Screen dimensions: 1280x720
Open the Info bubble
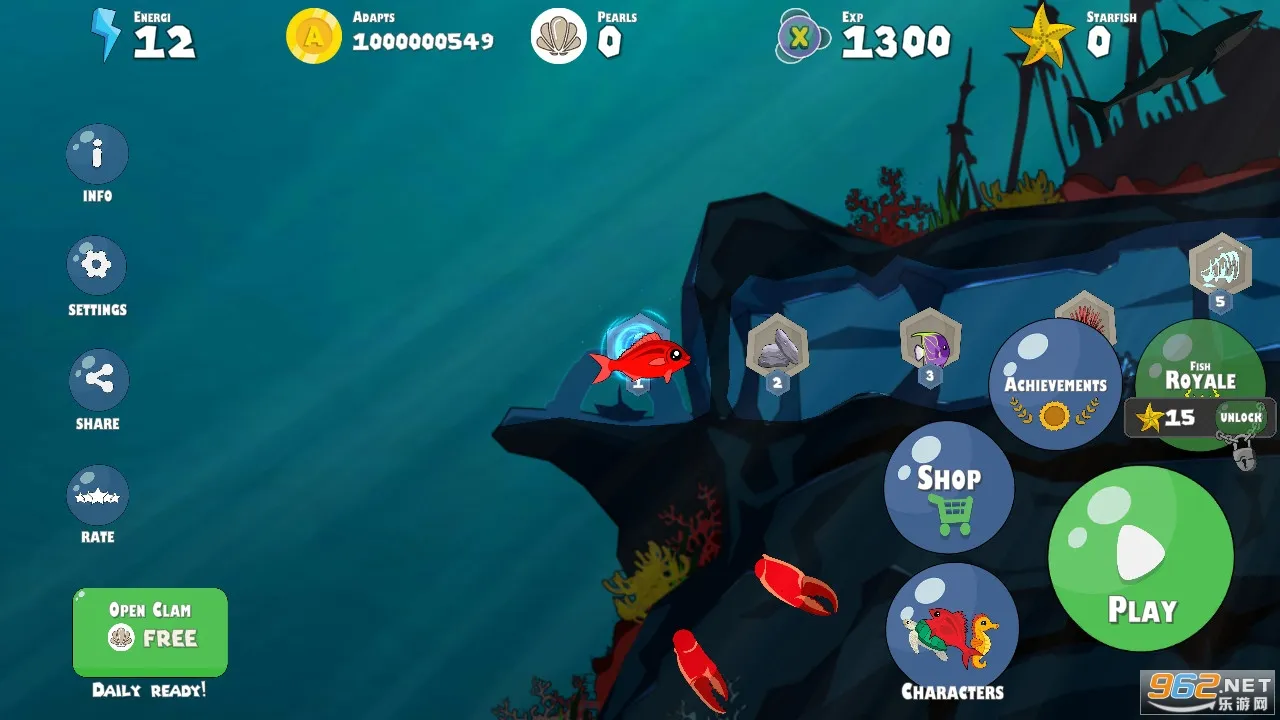(x=97, y=155)
